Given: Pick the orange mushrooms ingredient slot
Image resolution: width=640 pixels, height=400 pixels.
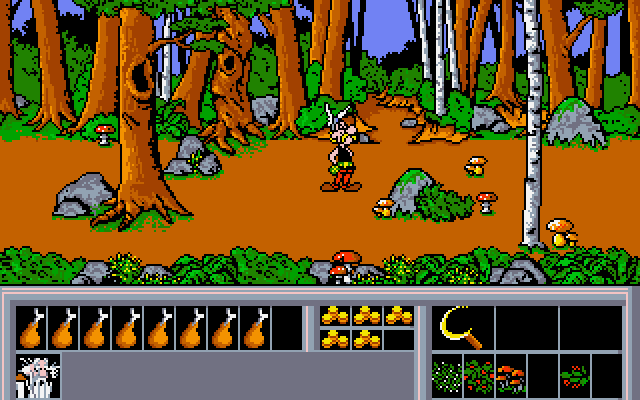Looking at the screenshot, I should click(x=510, y=376).
